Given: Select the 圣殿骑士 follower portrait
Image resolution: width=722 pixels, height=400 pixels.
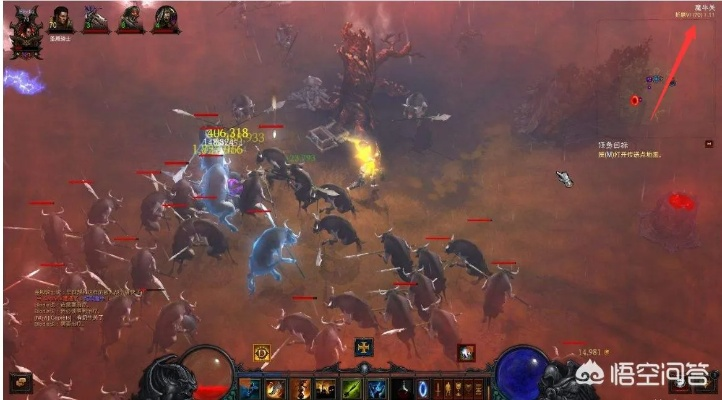Looking at the screenshot, I should pos(61,19).
